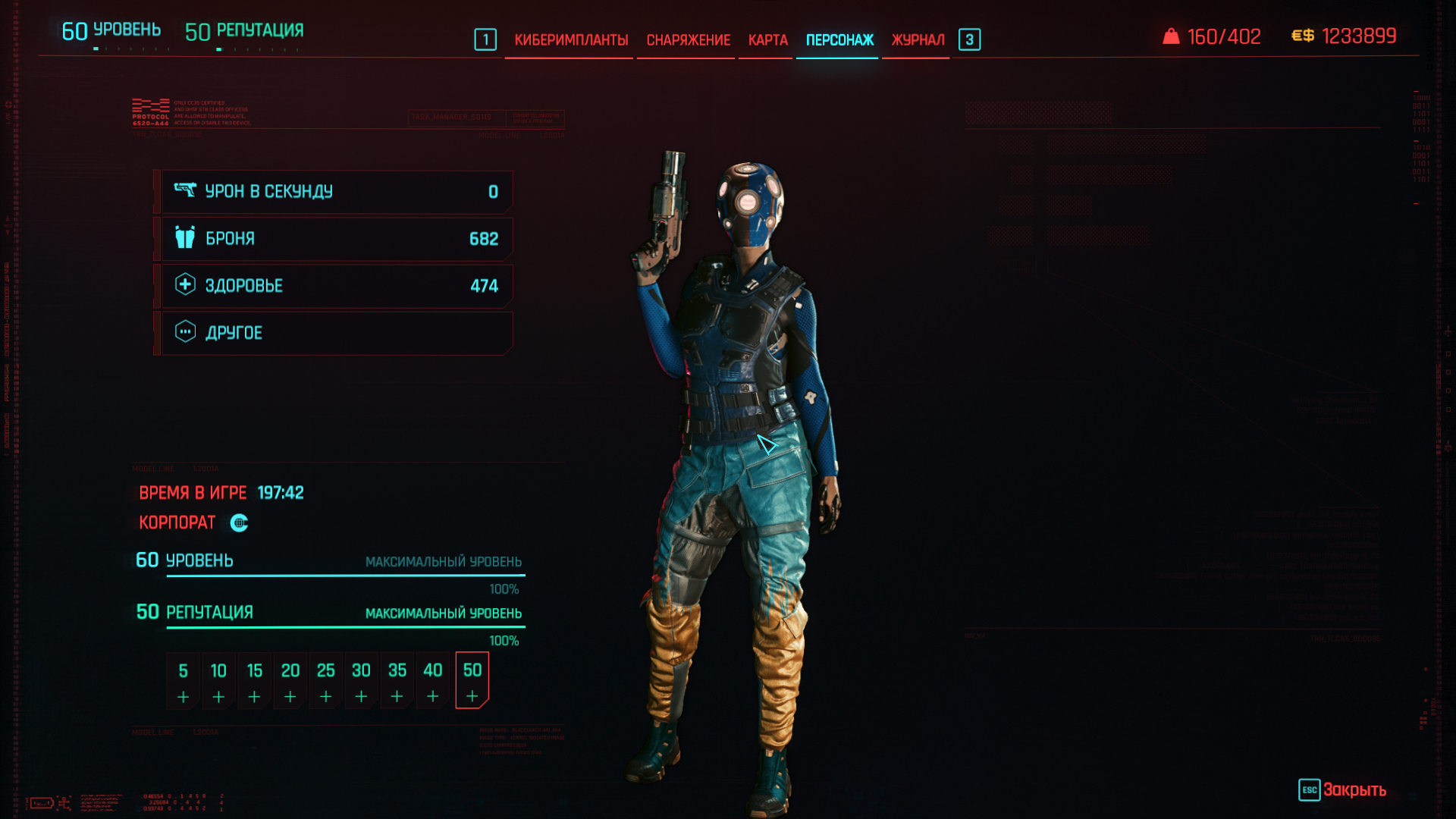The width and height of the screenshot is (1456, 819).
Task: Select the Персонаж tab
Action: point(839,40)
